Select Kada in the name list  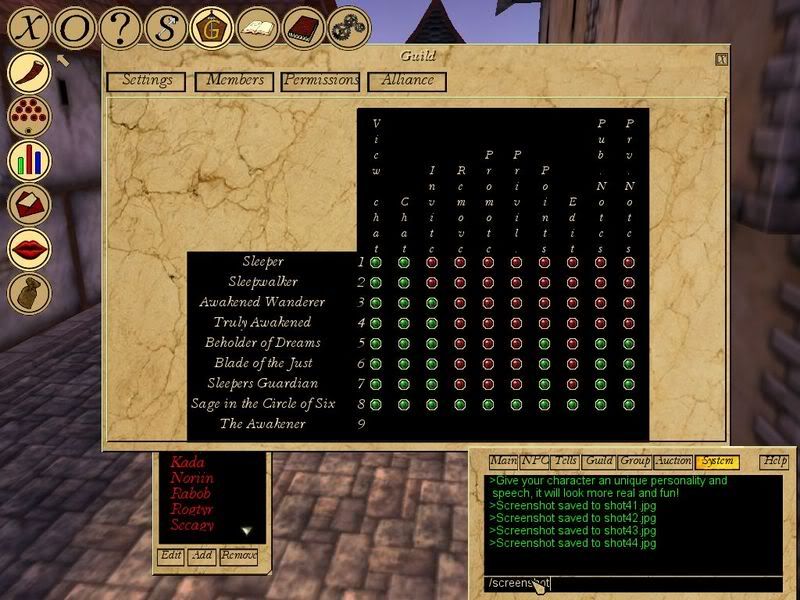(x=187, y=463)
